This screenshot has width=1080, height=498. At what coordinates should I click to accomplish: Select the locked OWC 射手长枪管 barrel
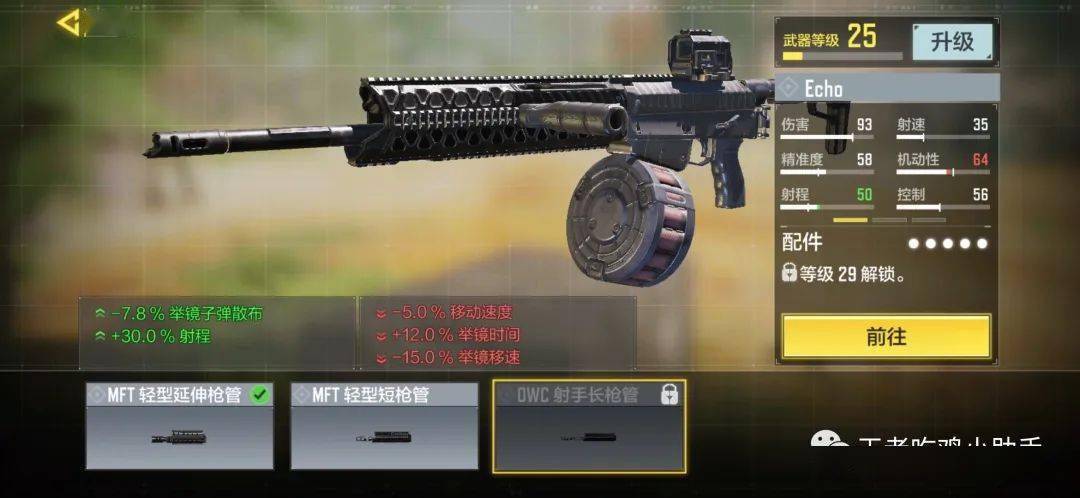(589, 426)
